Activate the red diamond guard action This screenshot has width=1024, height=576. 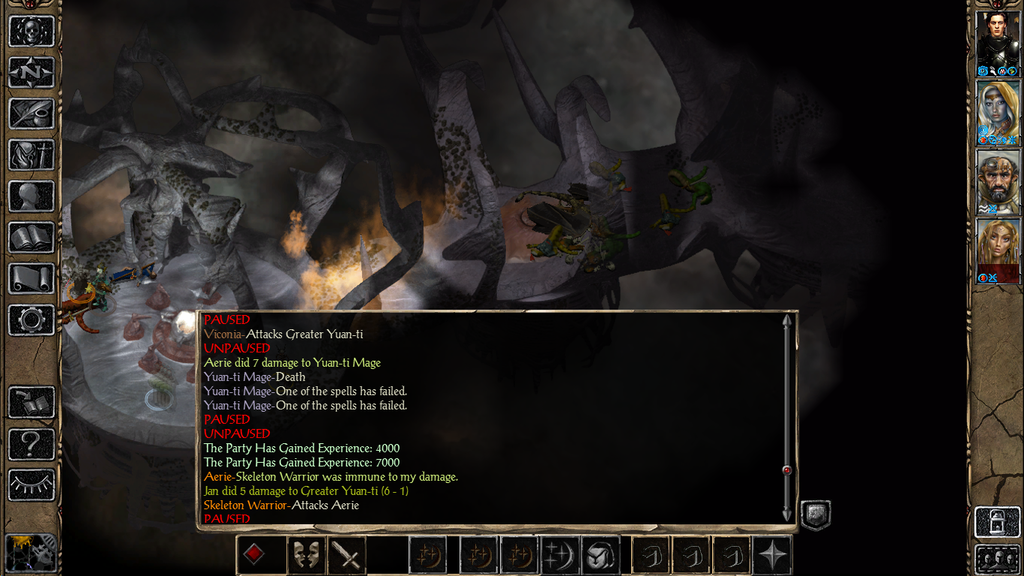click(255, 555)
